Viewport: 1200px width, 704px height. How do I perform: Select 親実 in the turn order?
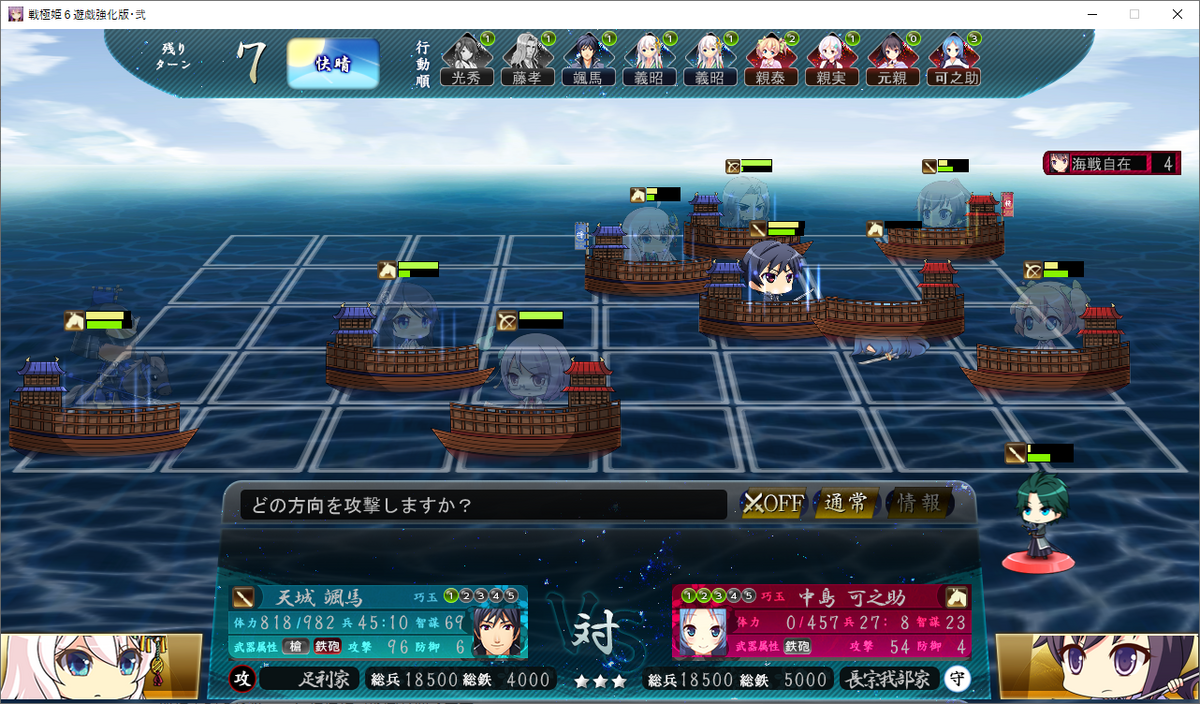831,60
